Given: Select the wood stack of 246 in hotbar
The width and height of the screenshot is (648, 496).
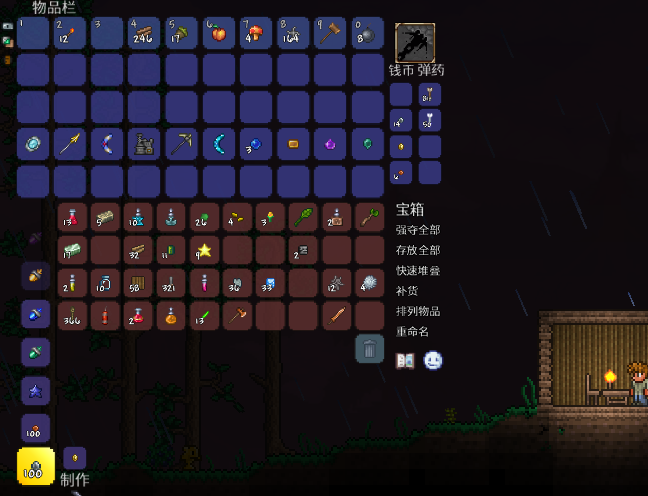Looking at the screenshot, I should pos(144,34).
